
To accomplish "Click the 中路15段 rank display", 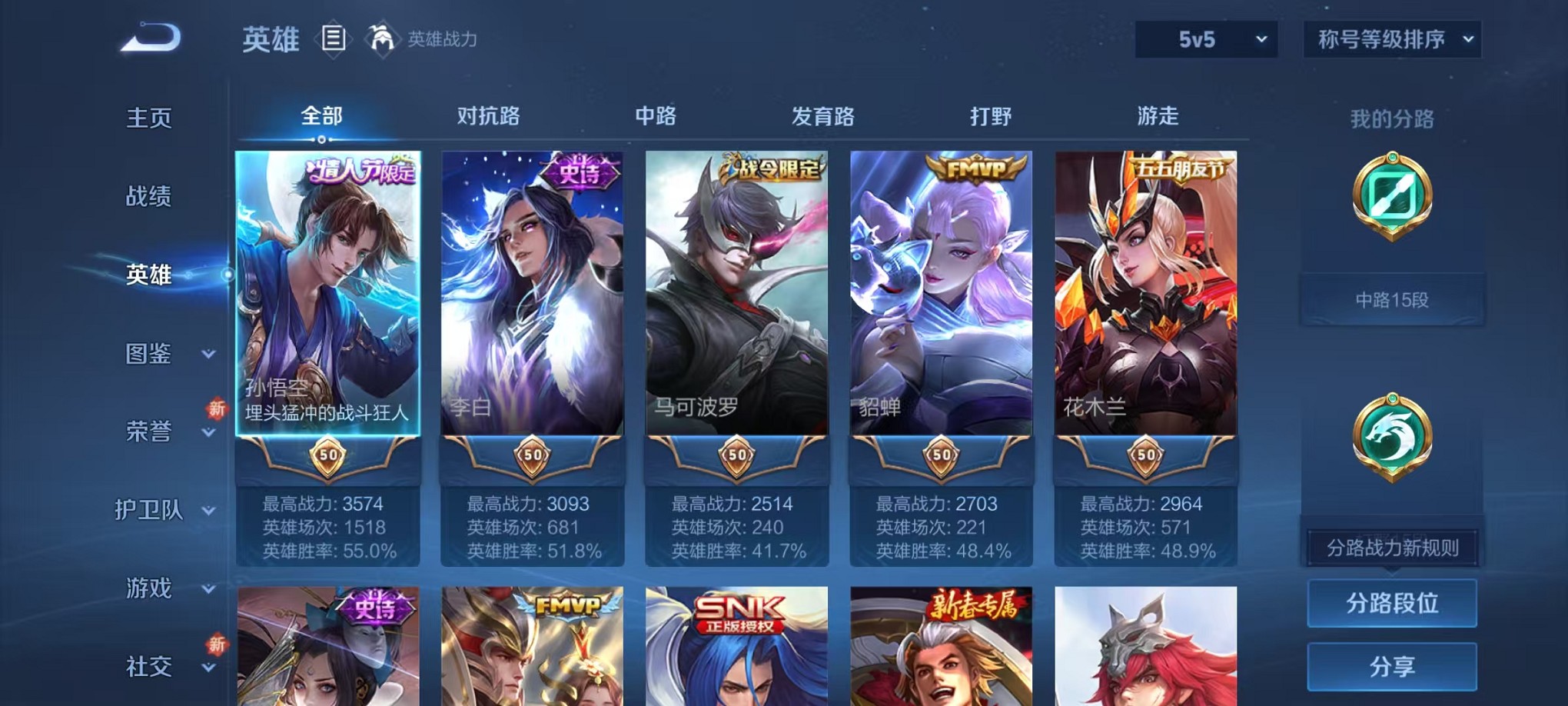I will (1391, 299).
